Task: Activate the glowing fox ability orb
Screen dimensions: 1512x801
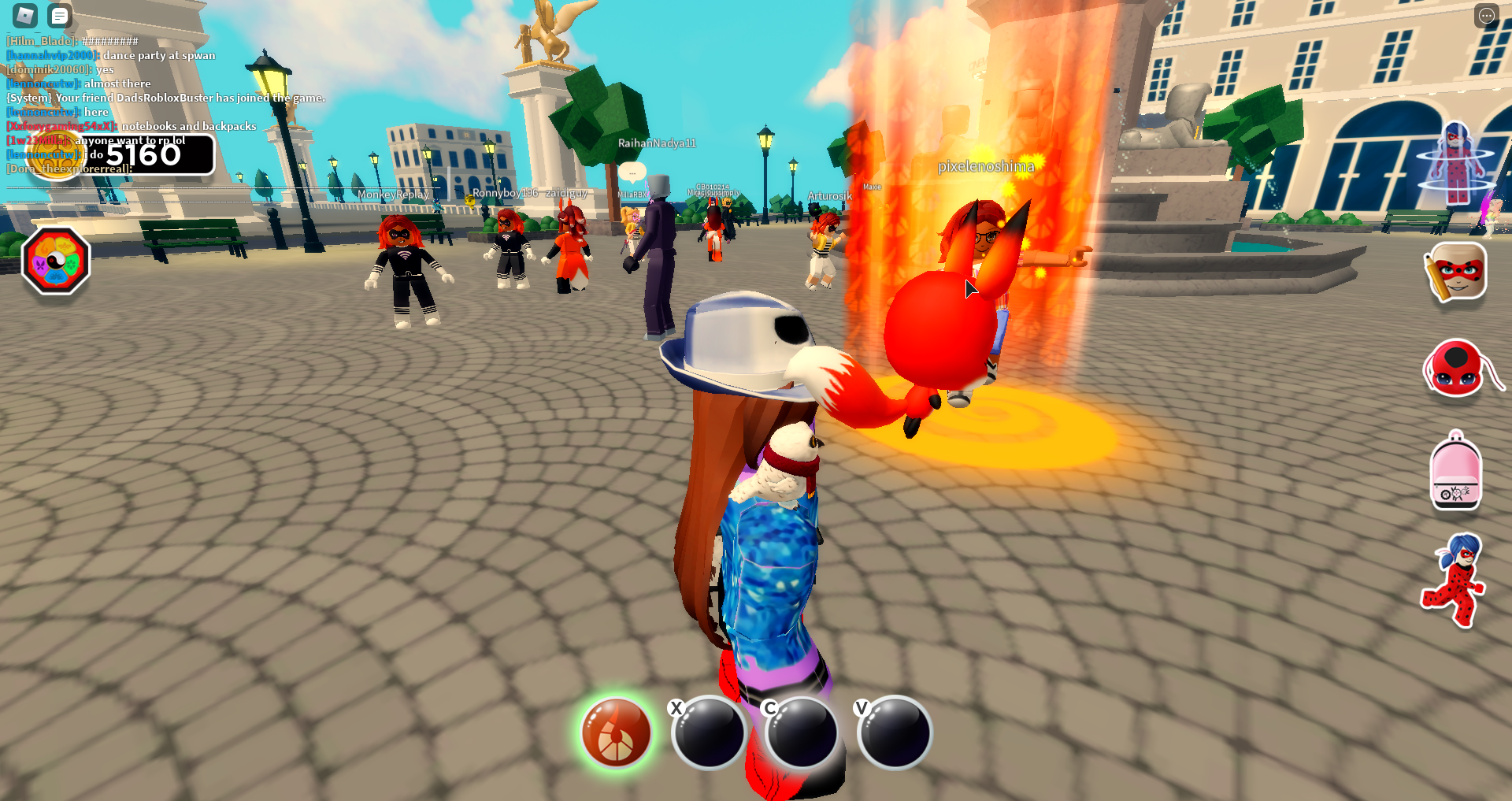Action: pos(617,732)
